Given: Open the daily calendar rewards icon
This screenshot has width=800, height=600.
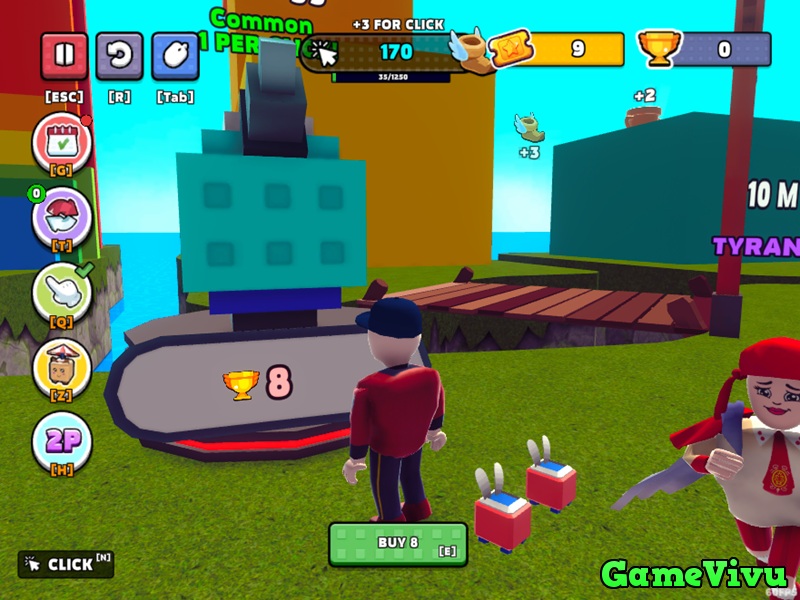Looking at the screenshot, I should coord(62,142).
